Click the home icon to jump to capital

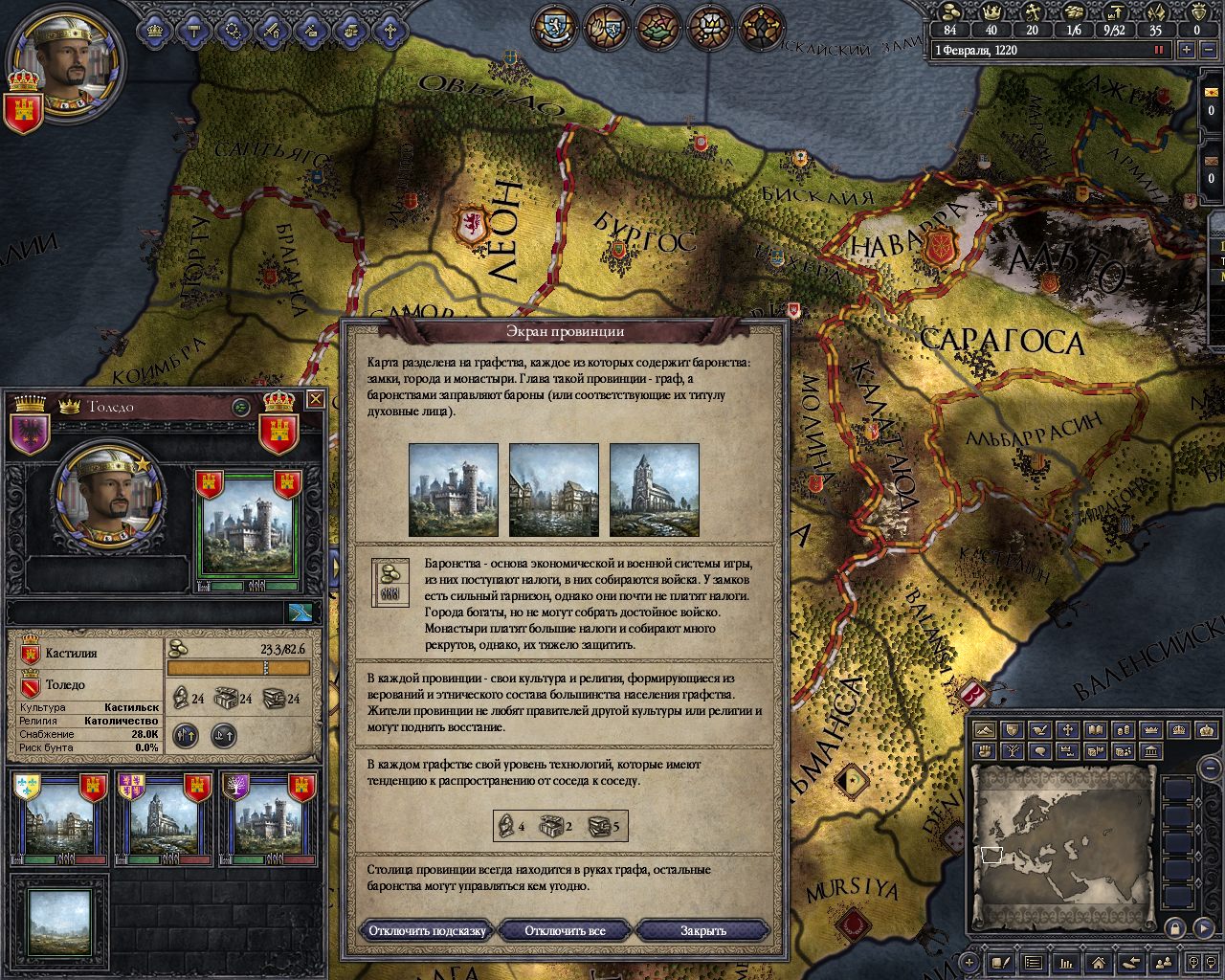[x=1098, y=965]
